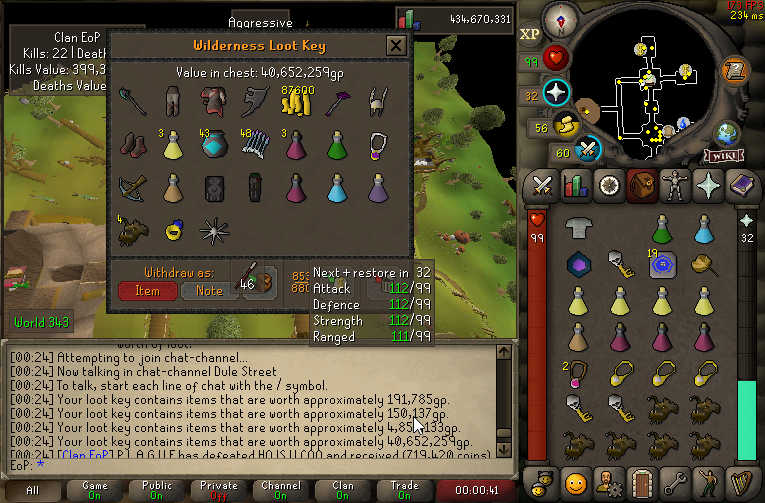Withdraw the crossbow from the loot chest

132,187
